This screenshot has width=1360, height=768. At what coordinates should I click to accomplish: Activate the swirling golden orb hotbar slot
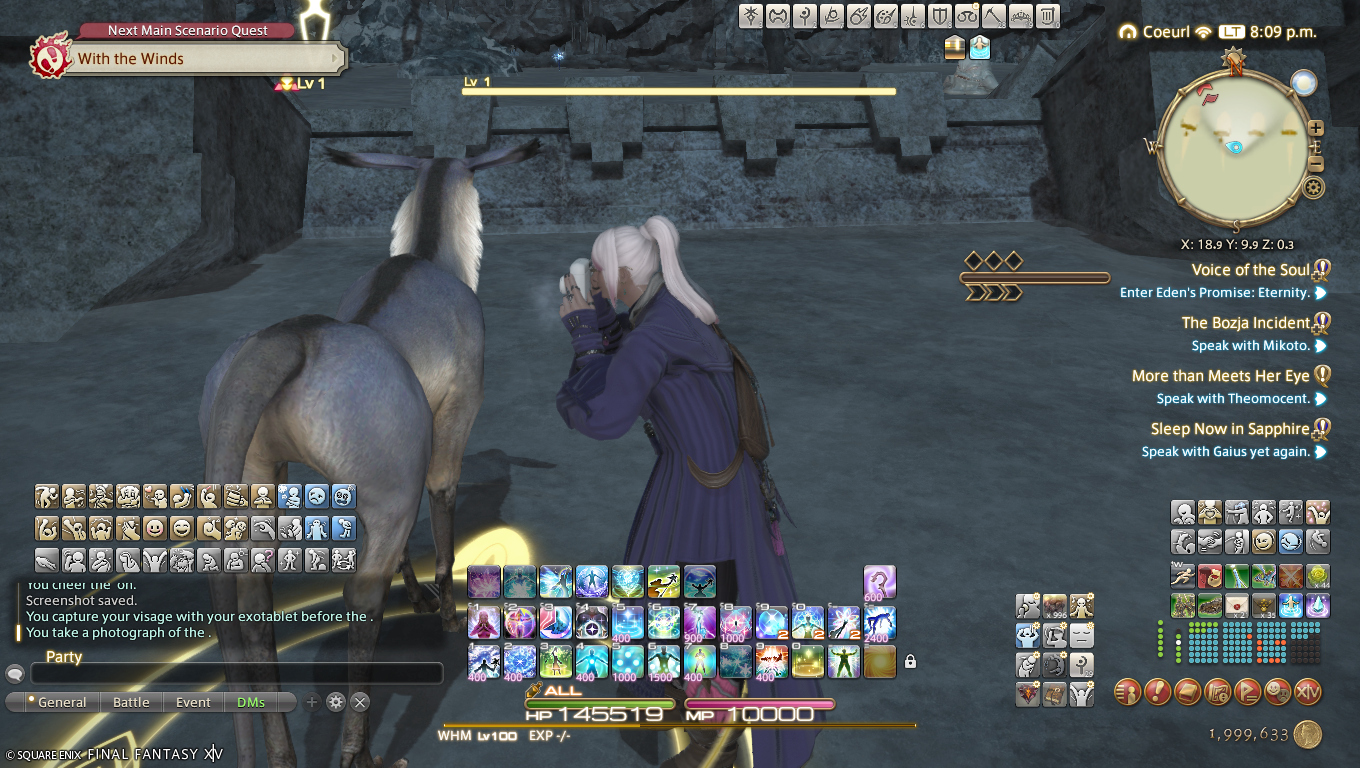[880, 661]
